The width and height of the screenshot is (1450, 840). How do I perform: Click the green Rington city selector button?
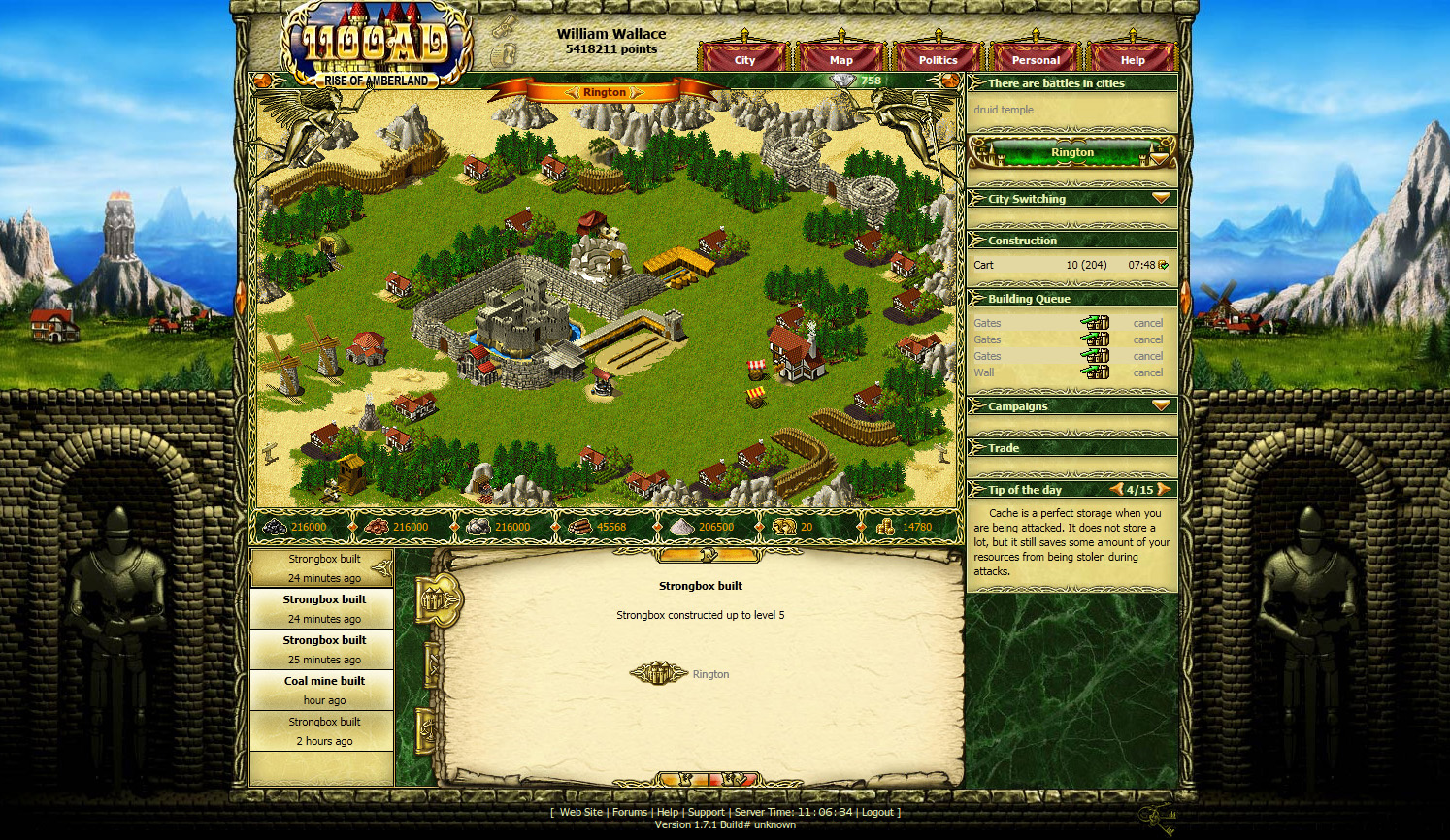click(x=1071, y=152)
